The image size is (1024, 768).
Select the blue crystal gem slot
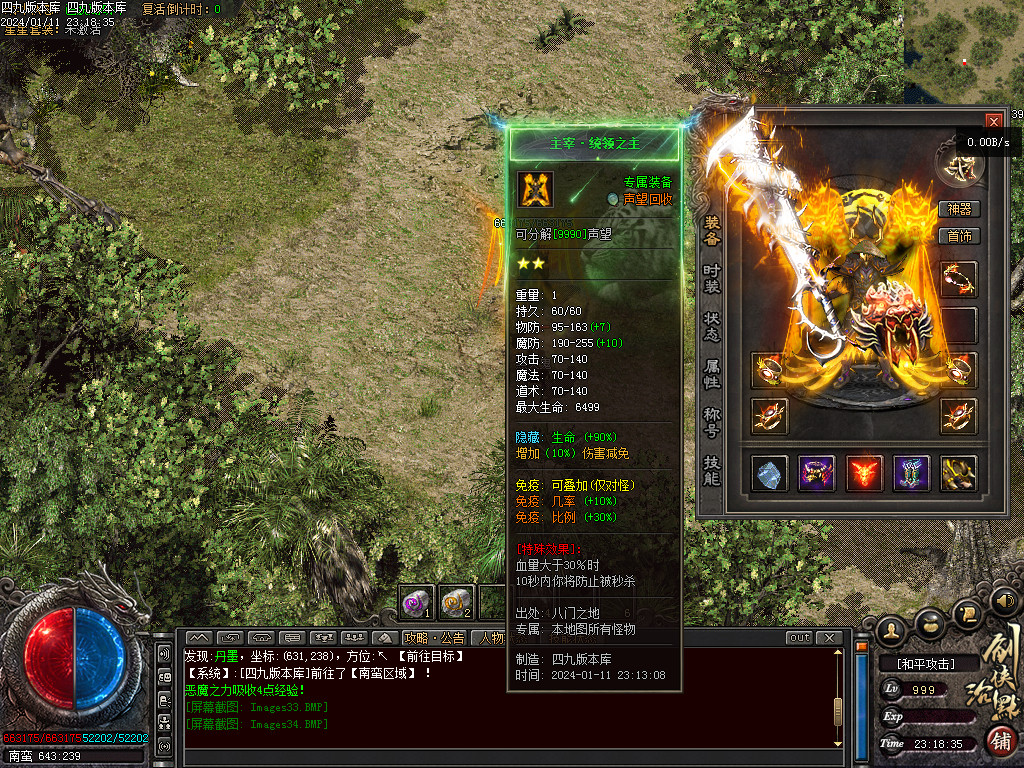pos(769,473)
